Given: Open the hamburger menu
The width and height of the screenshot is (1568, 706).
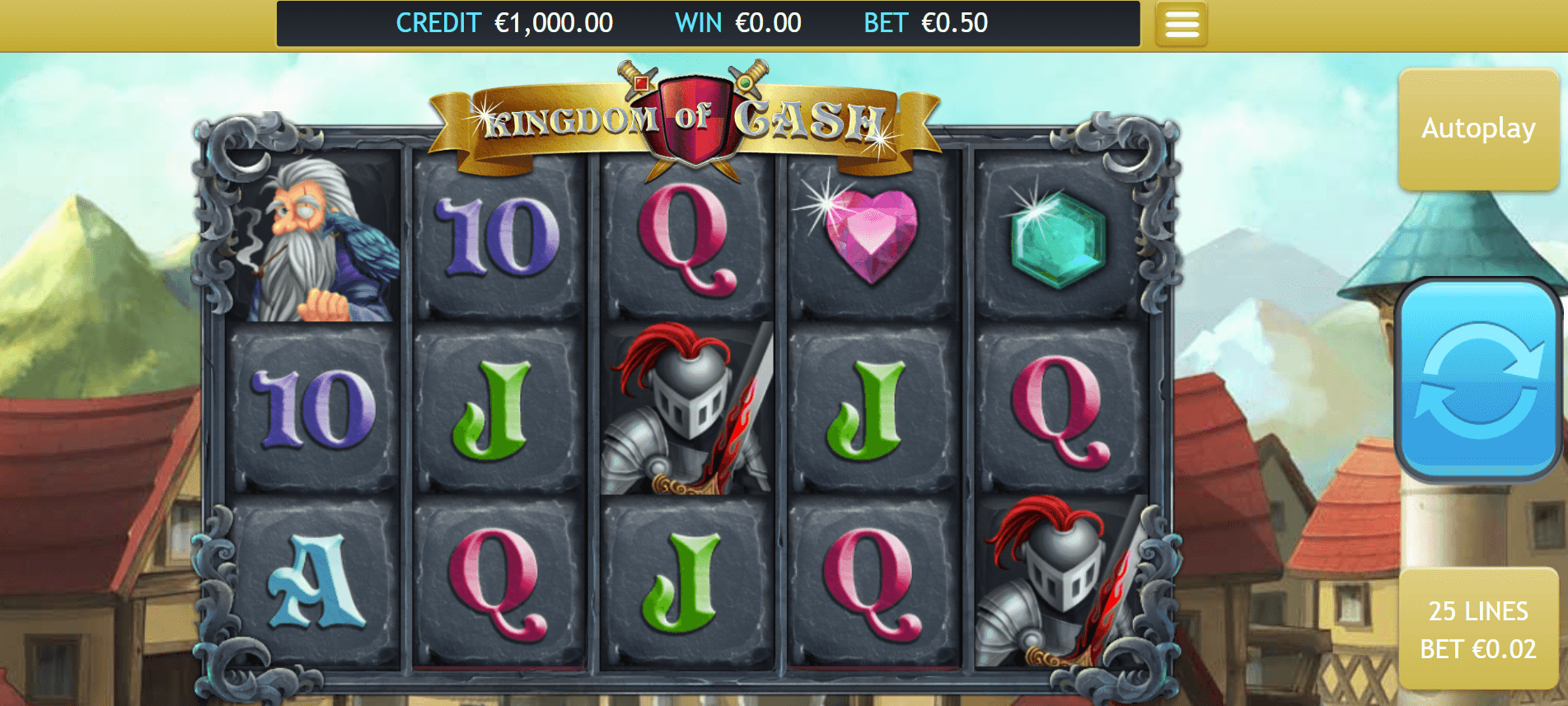Looking at the screenshot, I should click(1180, 23).
